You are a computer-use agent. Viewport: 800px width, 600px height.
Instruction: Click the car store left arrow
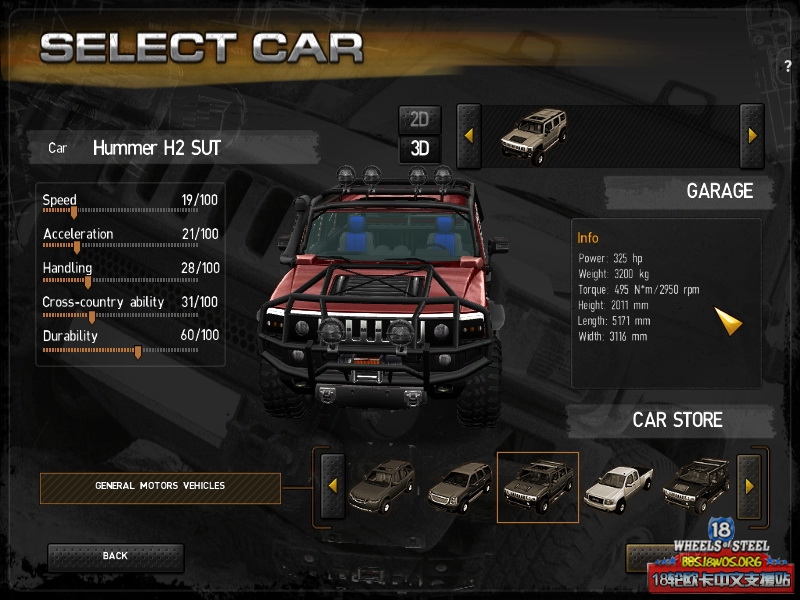point(332,487)
